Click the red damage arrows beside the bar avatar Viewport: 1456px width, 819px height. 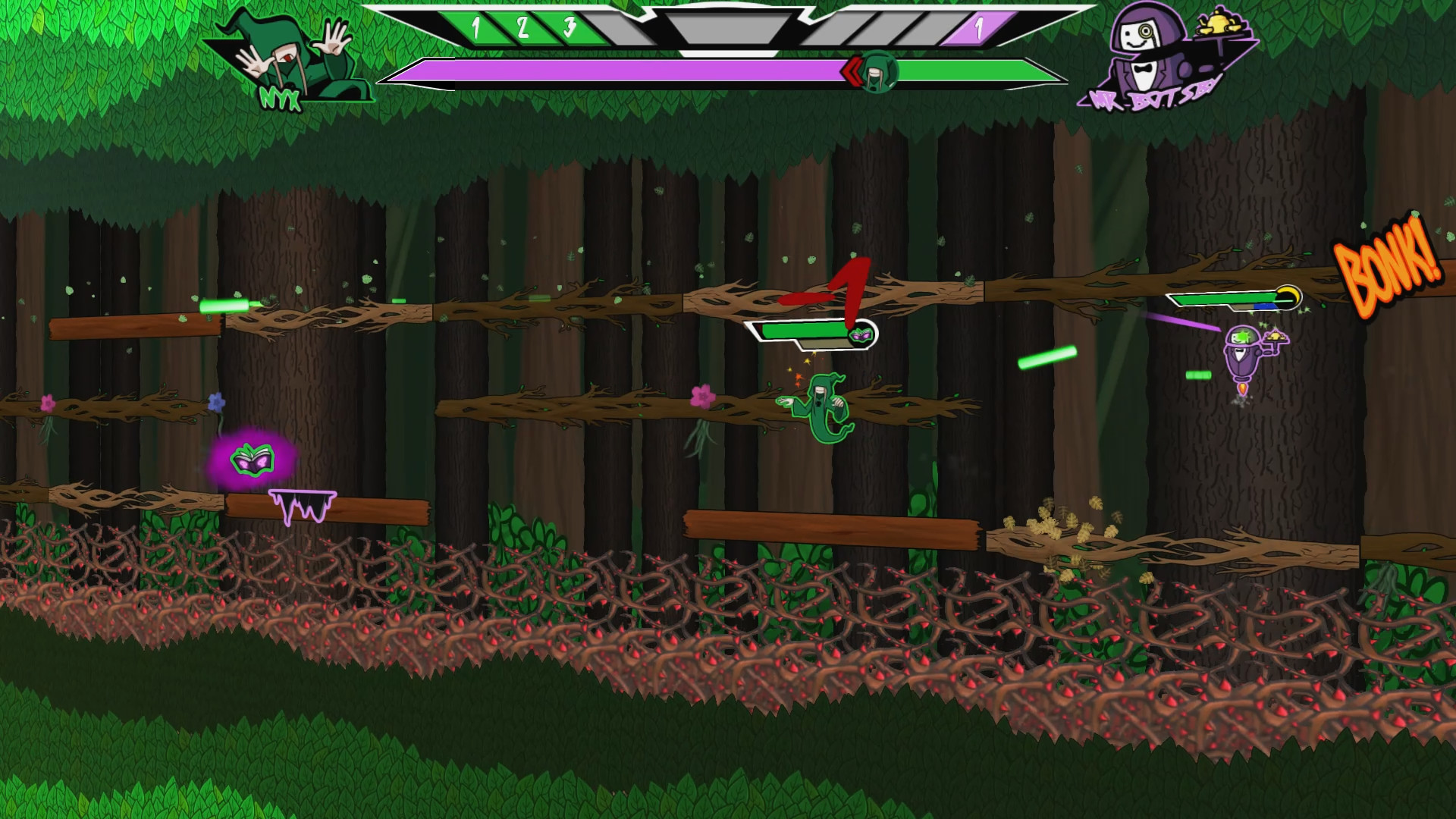coord(852,72)
